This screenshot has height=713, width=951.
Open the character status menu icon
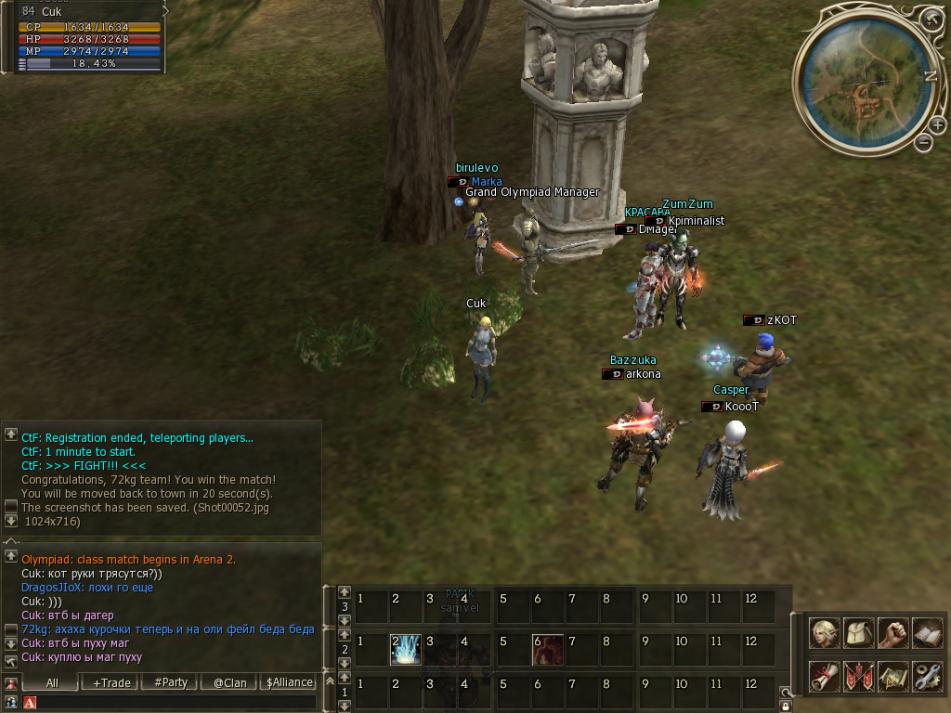click(x=825, y=634)
